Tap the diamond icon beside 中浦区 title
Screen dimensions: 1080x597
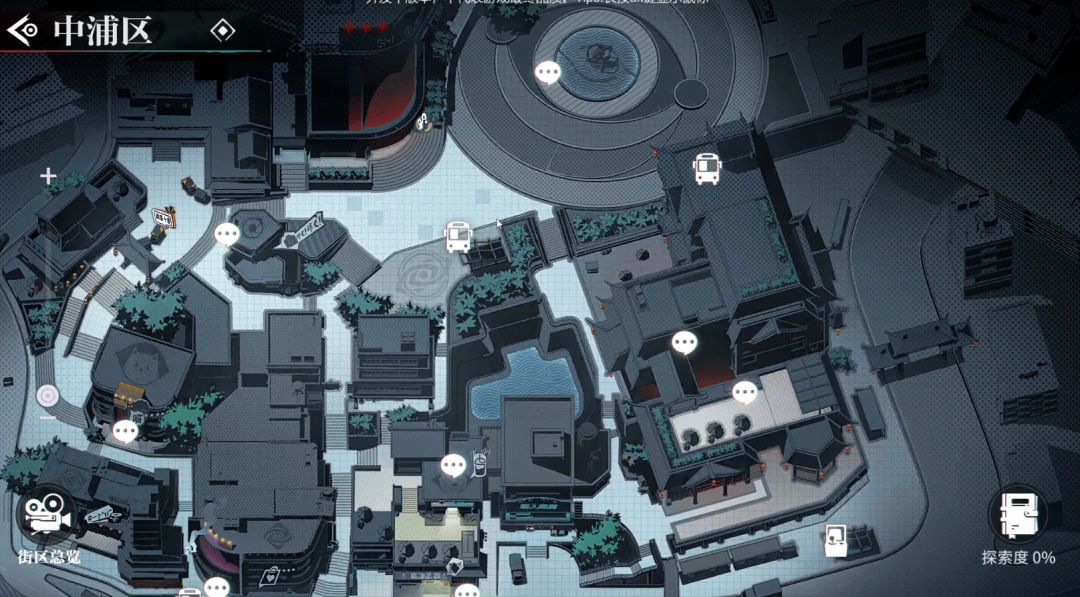[222, 31]
